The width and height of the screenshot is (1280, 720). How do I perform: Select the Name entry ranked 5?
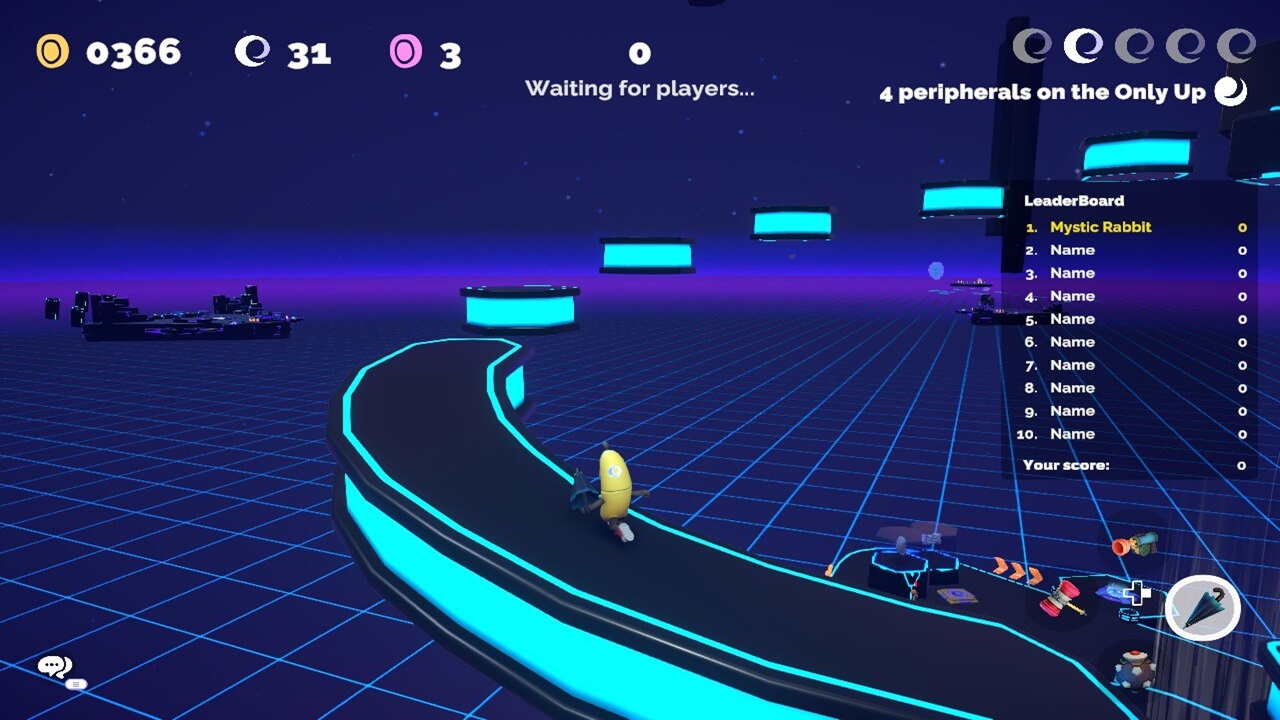pyautogui.click(x=1070, y=318)
